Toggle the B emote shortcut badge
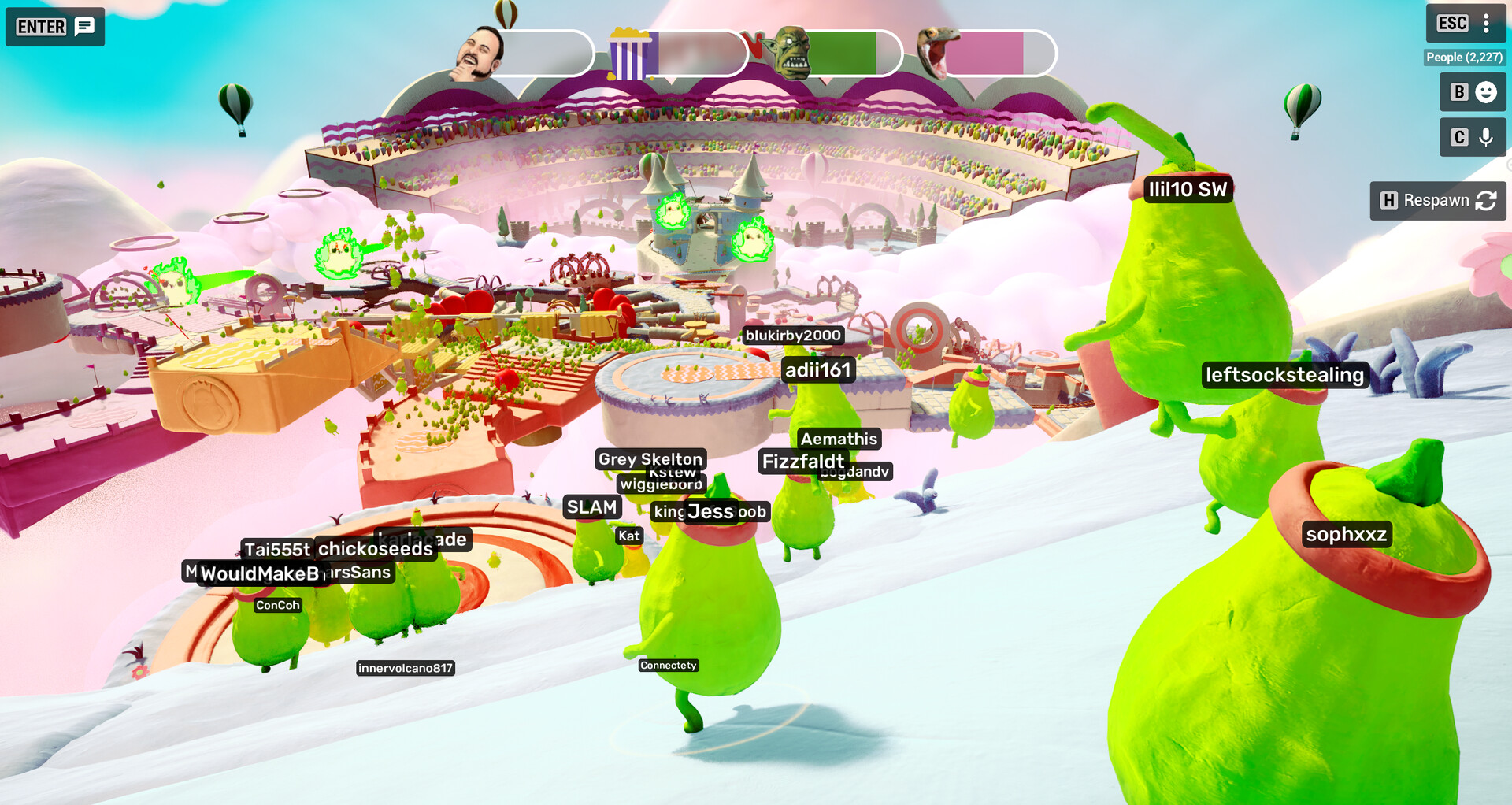The height and width of the screenshot is (805, 1512). [x=1458, y=92]
